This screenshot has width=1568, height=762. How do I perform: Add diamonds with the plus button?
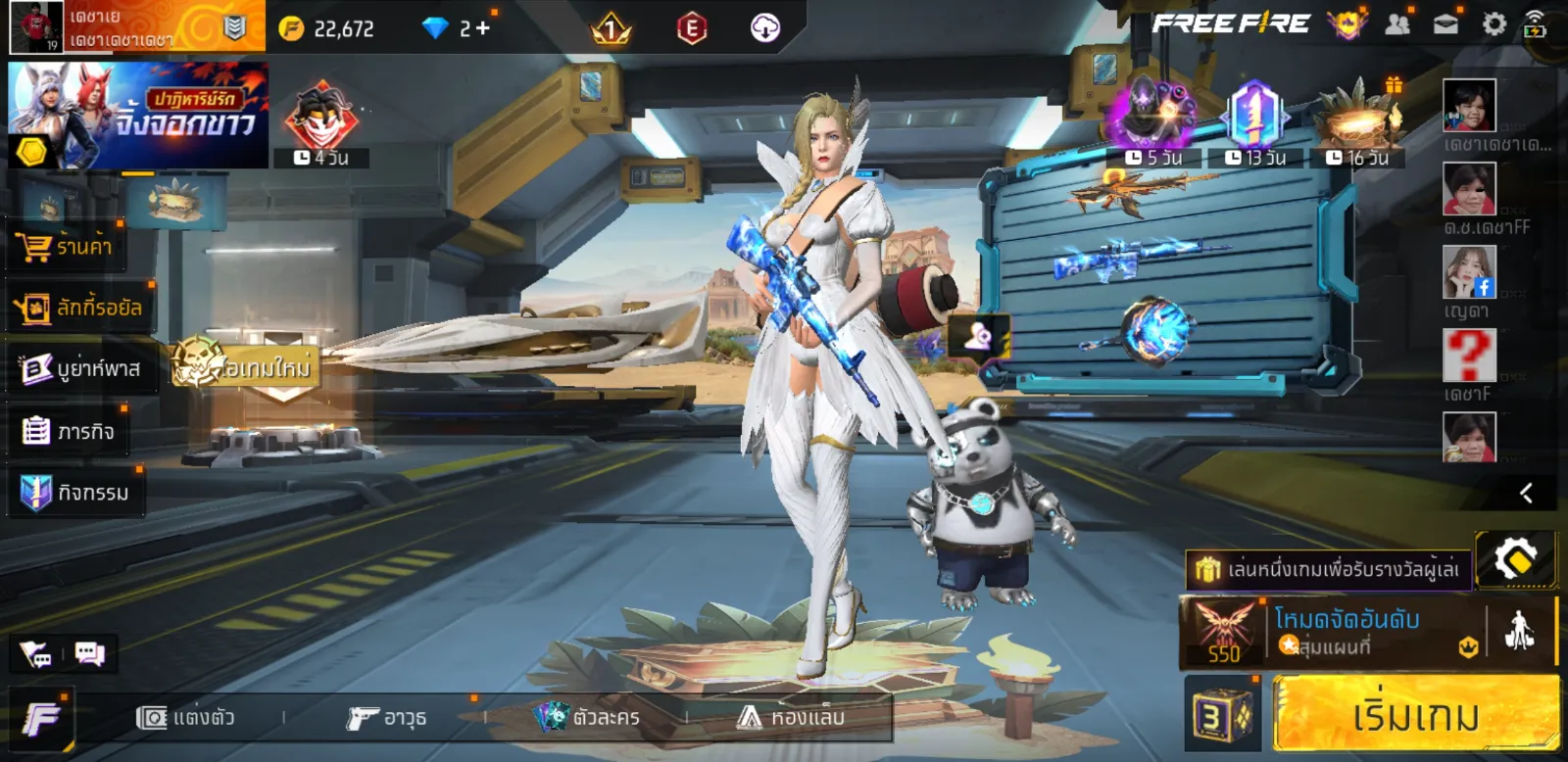(x=482, y=28)
